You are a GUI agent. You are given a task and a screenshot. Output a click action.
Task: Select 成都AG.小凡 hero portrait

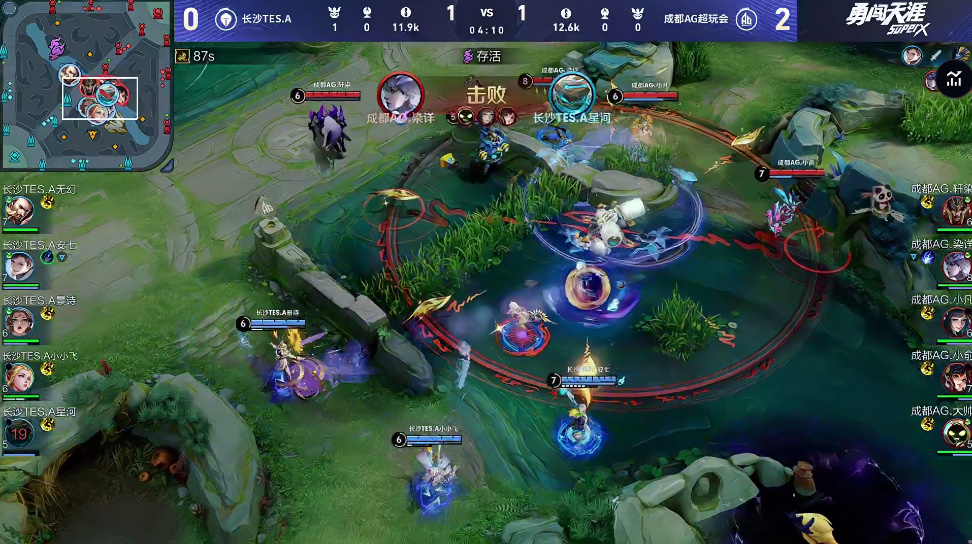click(956, 321)
